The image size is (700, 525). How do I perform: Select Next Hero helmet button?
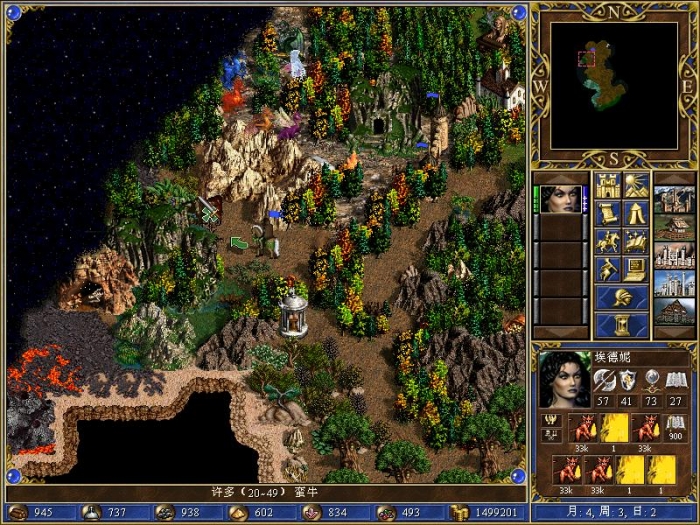(622, 298)
